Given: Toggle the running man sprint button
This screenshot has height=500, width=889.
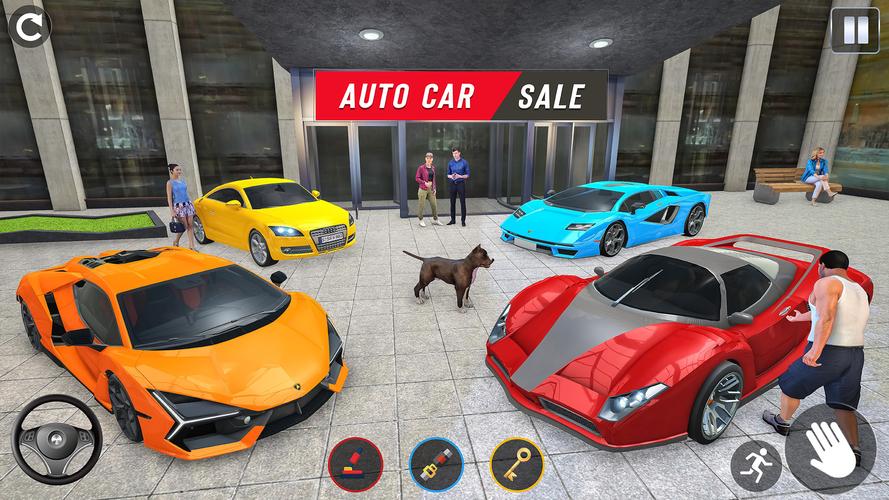Looking at the screenshot, I should pyautogui.click(x=755, y=465).
